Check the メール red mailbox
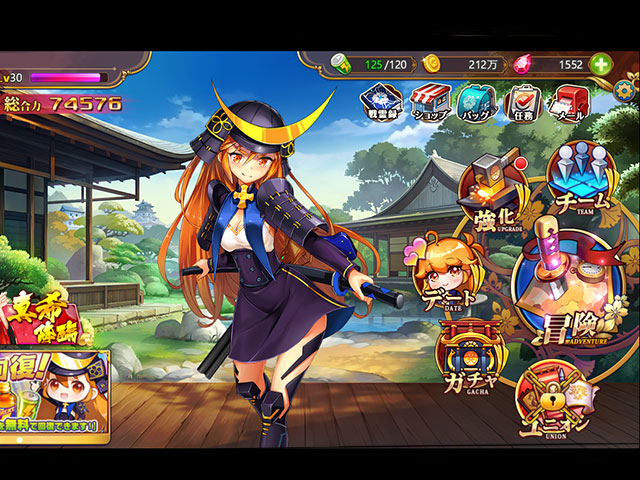 point(571,101)
